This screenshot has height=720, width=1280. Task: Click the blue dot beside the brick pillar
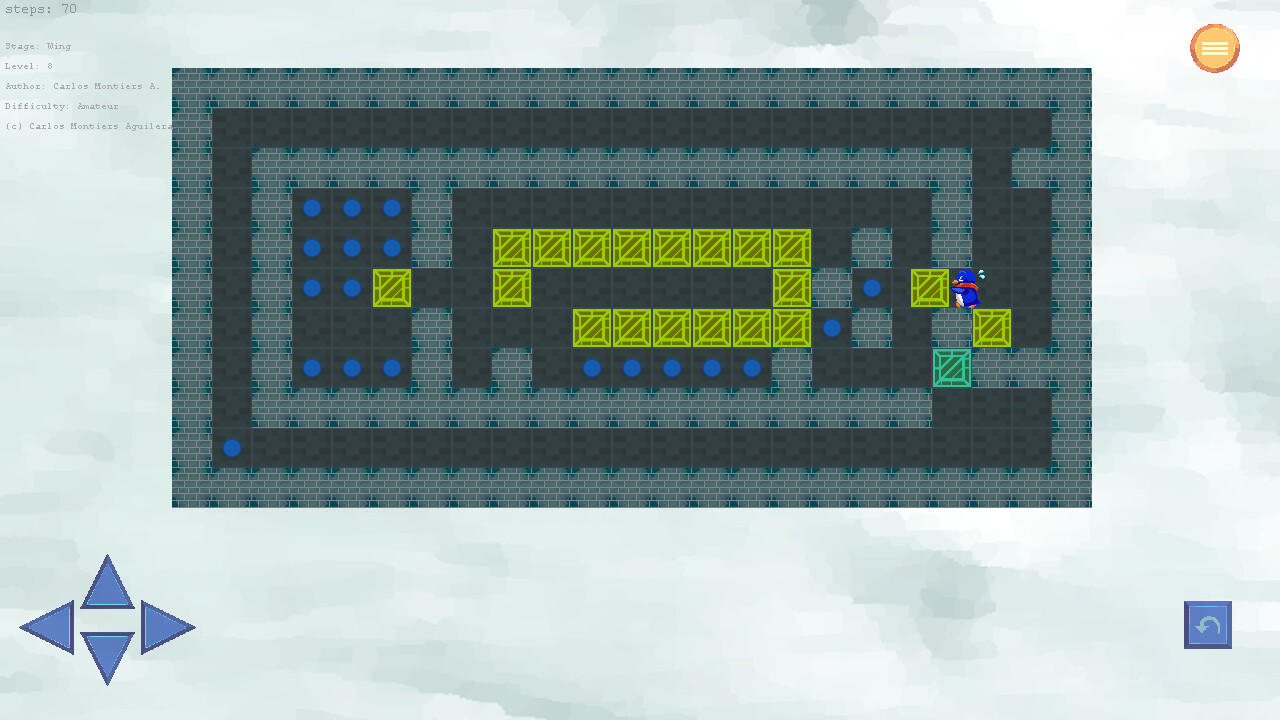[871, 287]
